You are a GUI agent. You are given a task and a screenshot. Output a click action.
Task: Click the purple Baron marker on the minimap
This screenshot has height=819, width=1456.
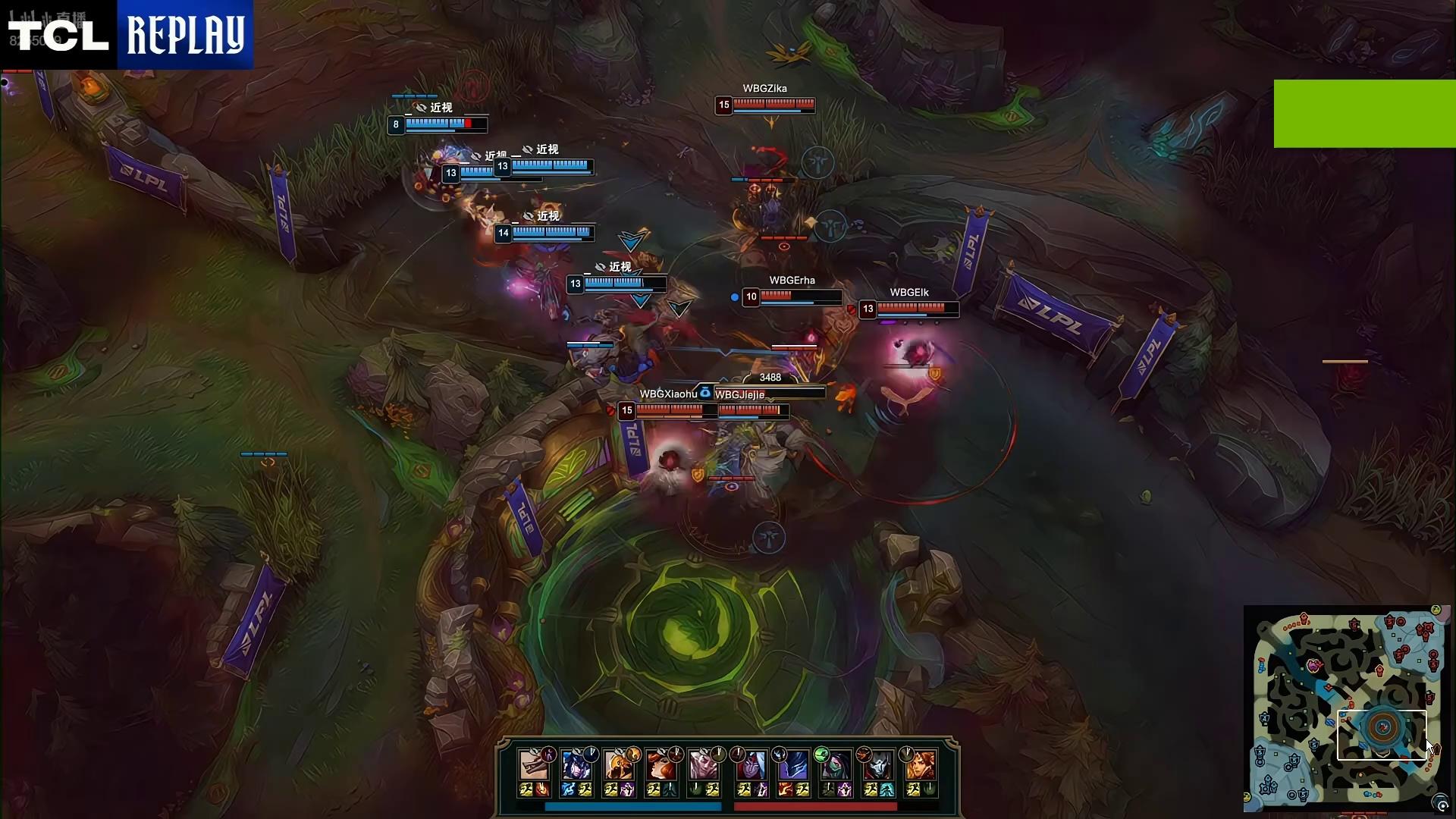[1314, 665]
